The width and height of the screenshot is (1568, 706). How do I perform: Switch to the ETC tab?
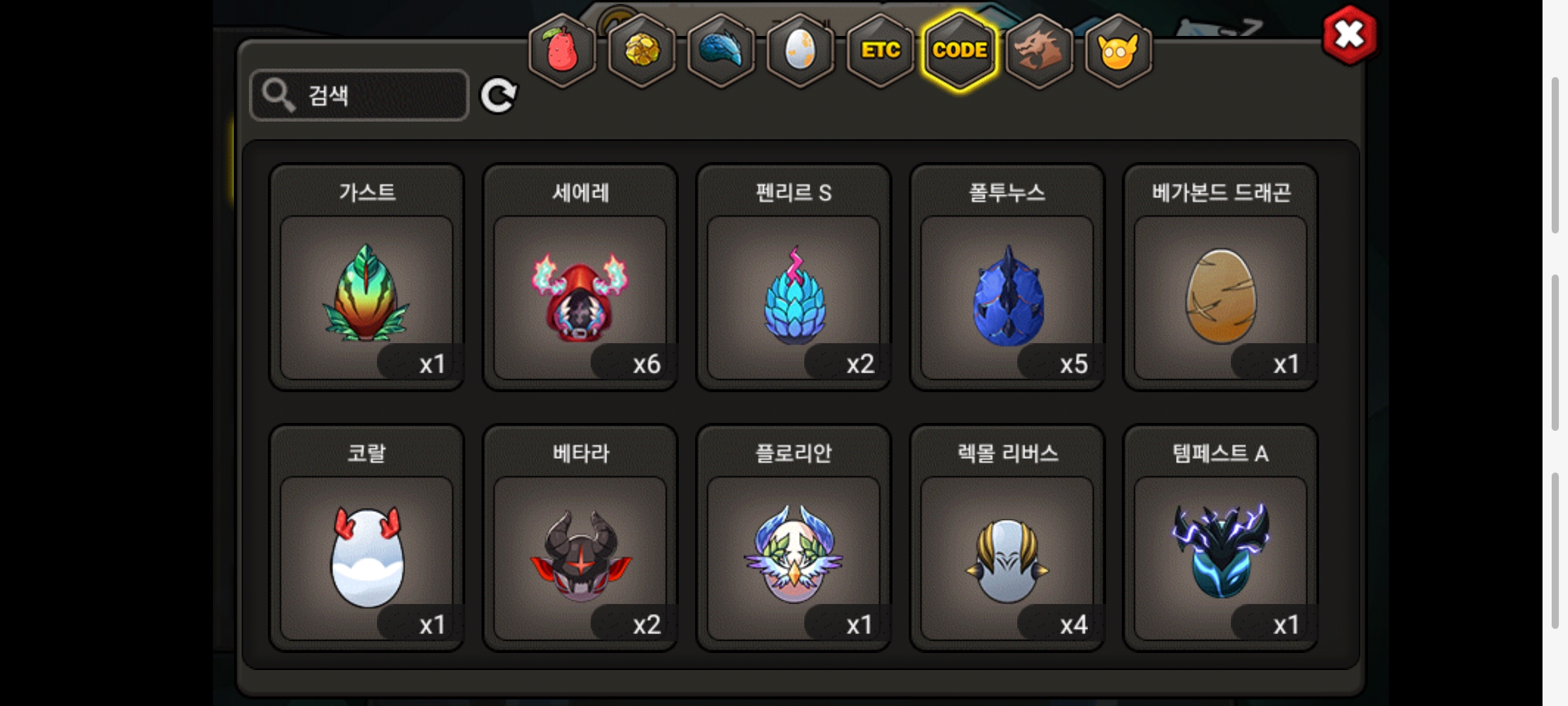coord(880,50)
